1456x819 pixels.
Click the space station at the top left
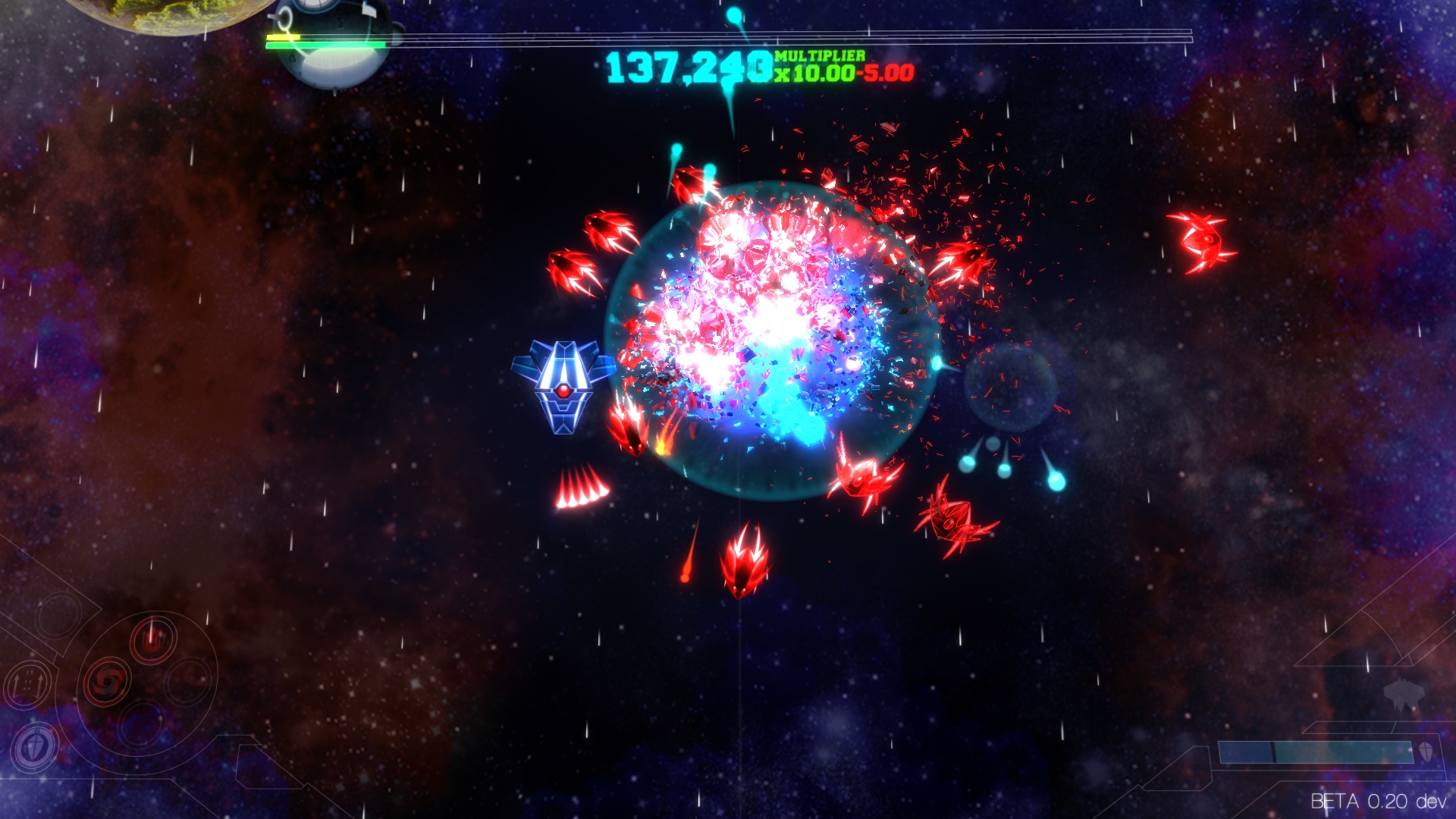[334, 42]
